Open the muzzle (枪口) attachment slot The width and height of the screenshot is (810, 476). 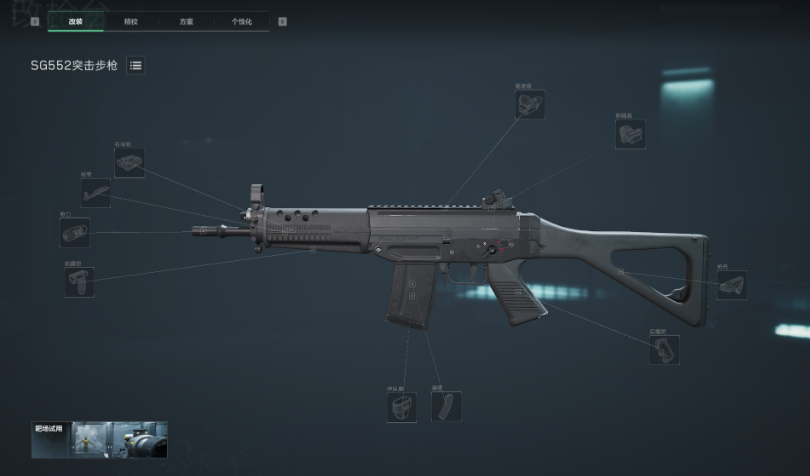[x=75, y=233]
